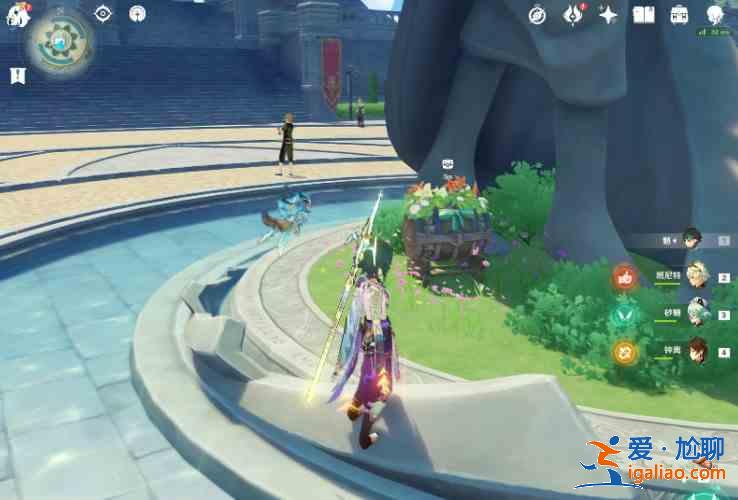Image resolution: width=738 pixels, height=500 pixels.
Task: Open the round icon right of the eye
Action: pyautogui.click(x=137, y=13)
